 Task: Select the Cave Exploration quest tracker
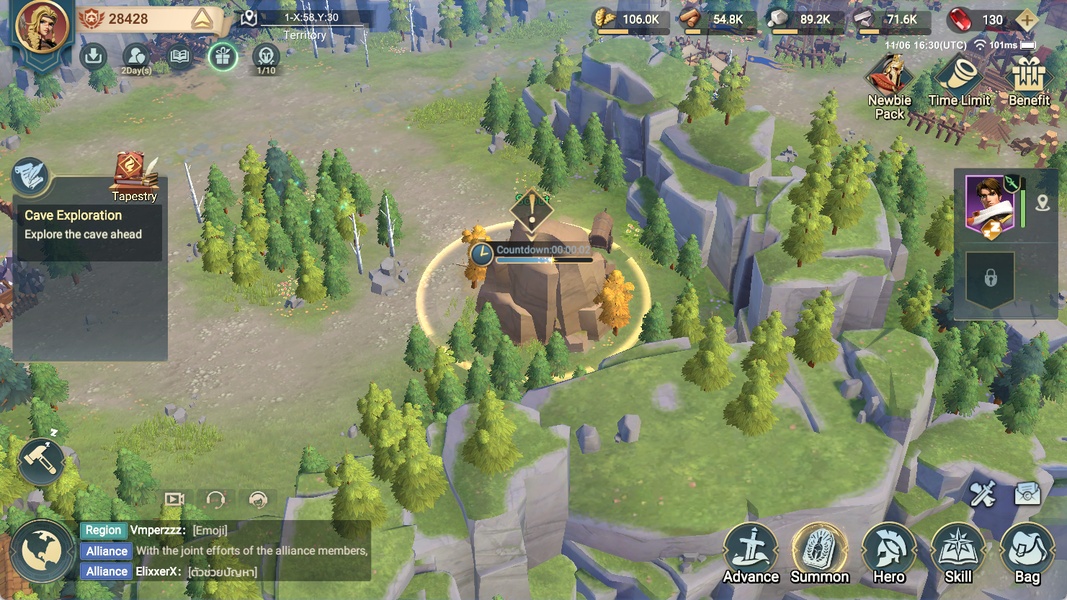88,224
